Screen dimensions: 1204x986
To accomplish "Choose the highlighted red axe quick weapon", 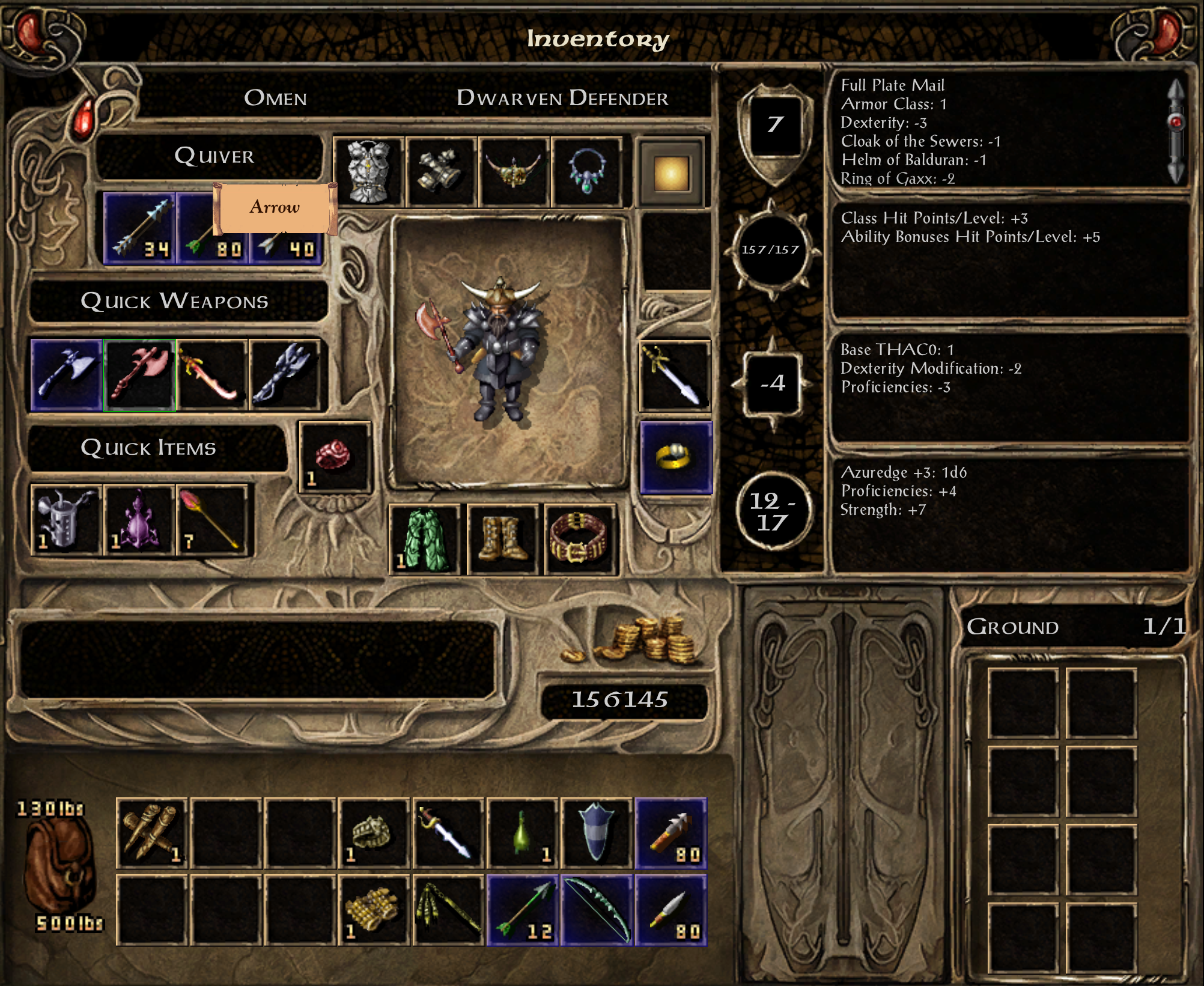I will point(139,375).
